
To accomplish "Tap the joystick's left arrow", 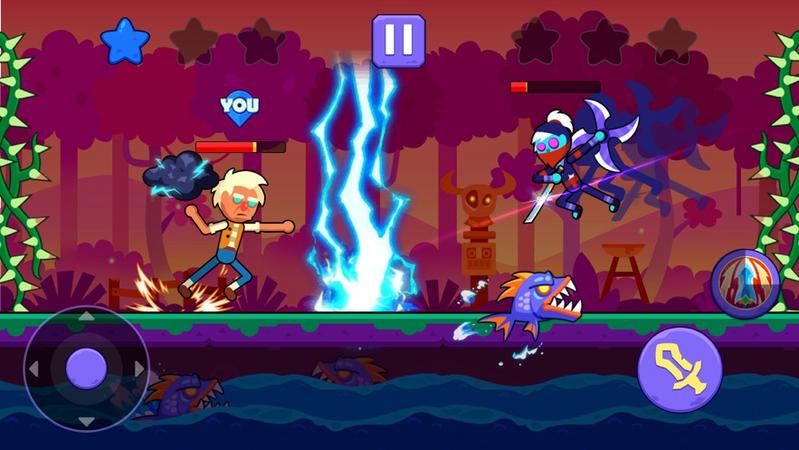I will 34,369.
